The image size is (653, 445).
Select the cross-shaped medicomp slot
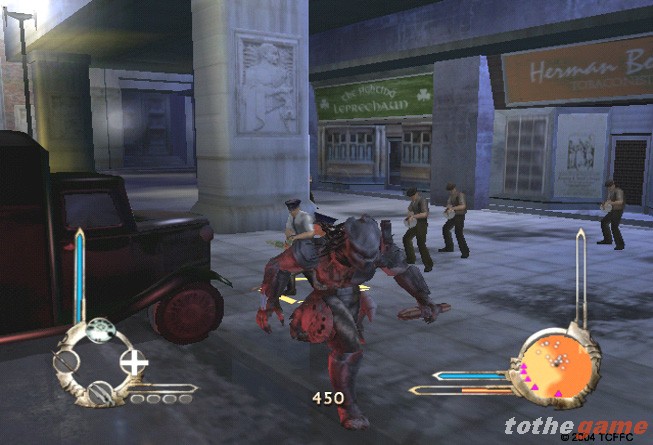point(133,361)
